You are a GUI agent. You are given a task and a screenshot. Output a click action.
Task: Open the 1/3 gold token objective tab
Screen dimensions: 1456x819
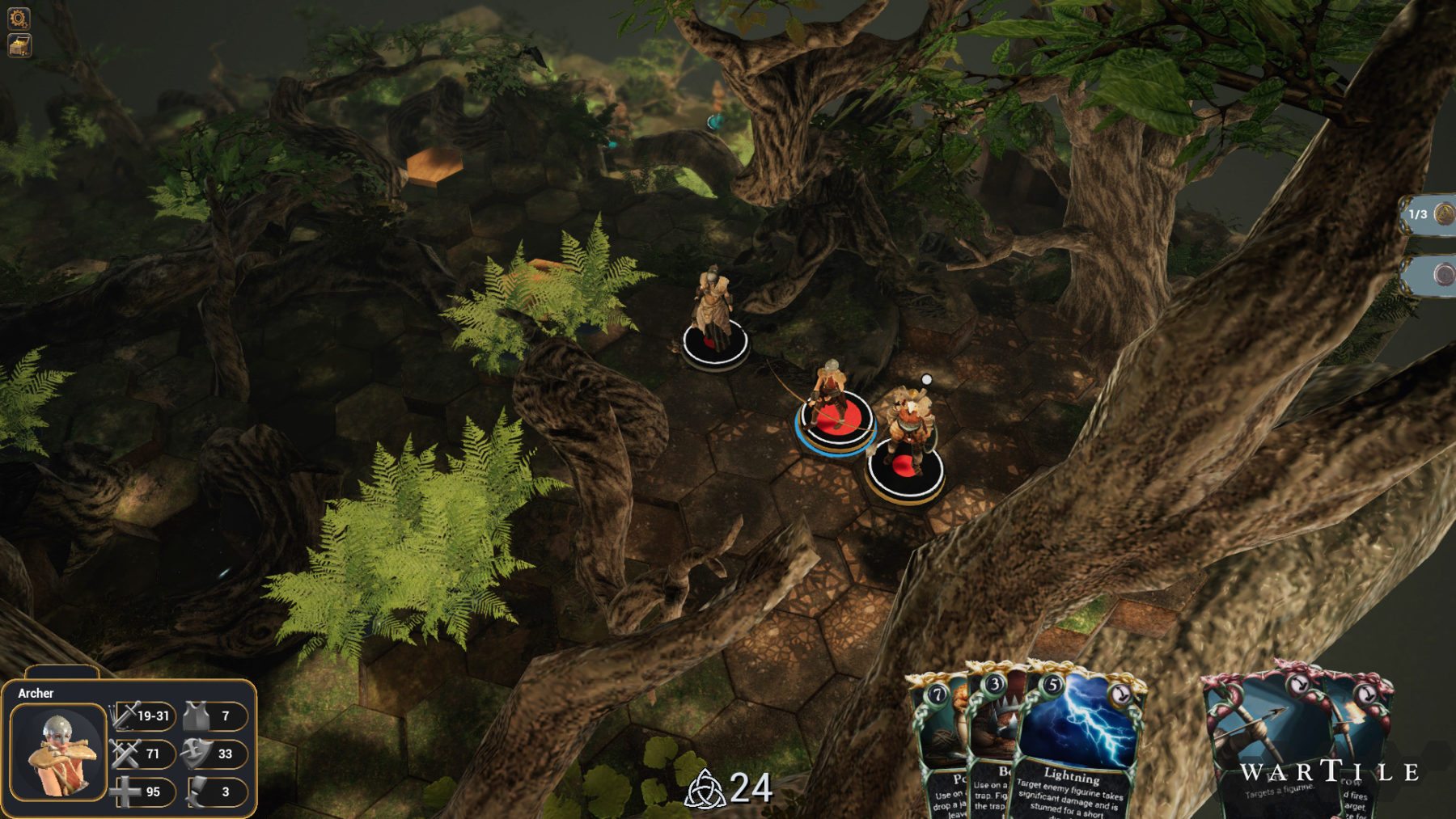click(1429, 214)
